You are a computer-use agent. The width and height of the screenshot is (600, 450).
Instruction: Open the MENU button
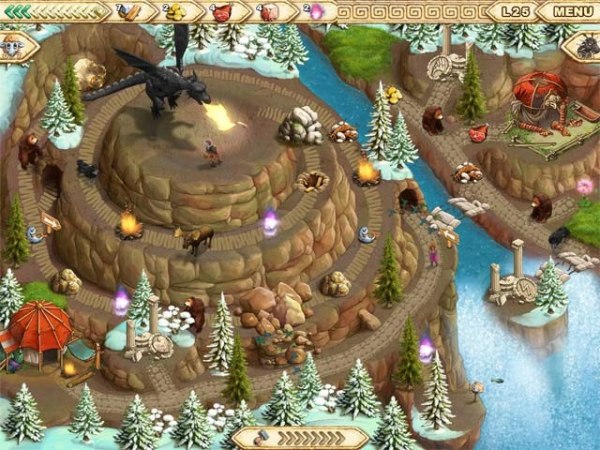572,12
